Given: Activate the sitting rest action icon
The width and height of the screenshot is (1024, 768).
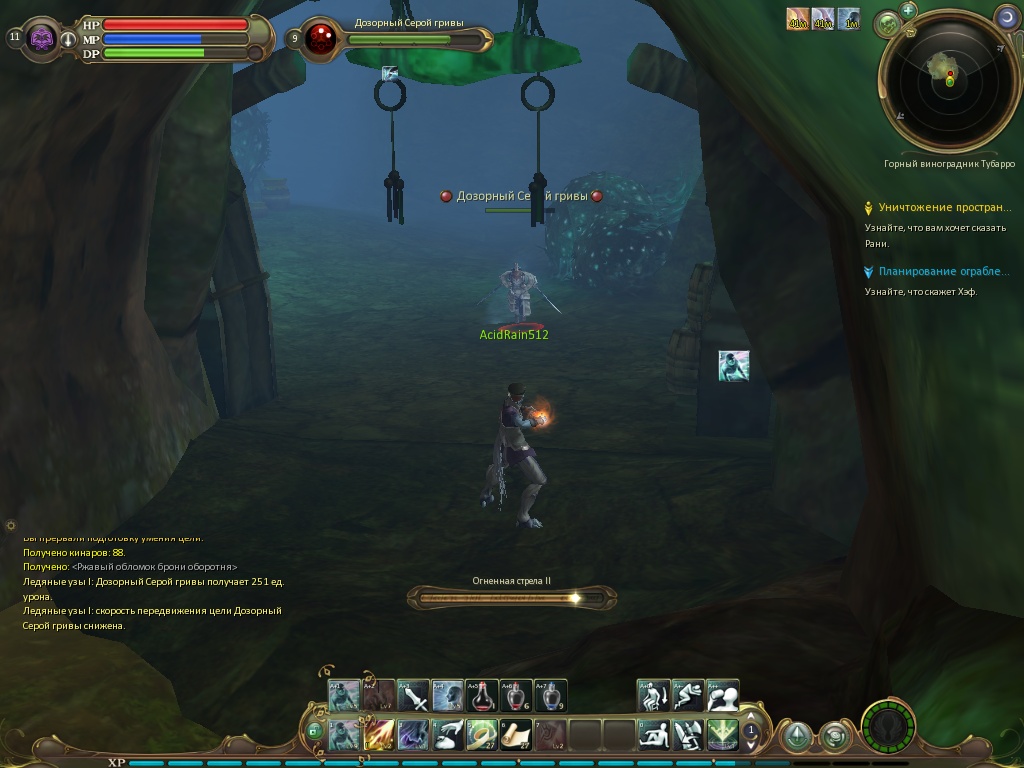Looking at the screenshot, I should (654, 736).
